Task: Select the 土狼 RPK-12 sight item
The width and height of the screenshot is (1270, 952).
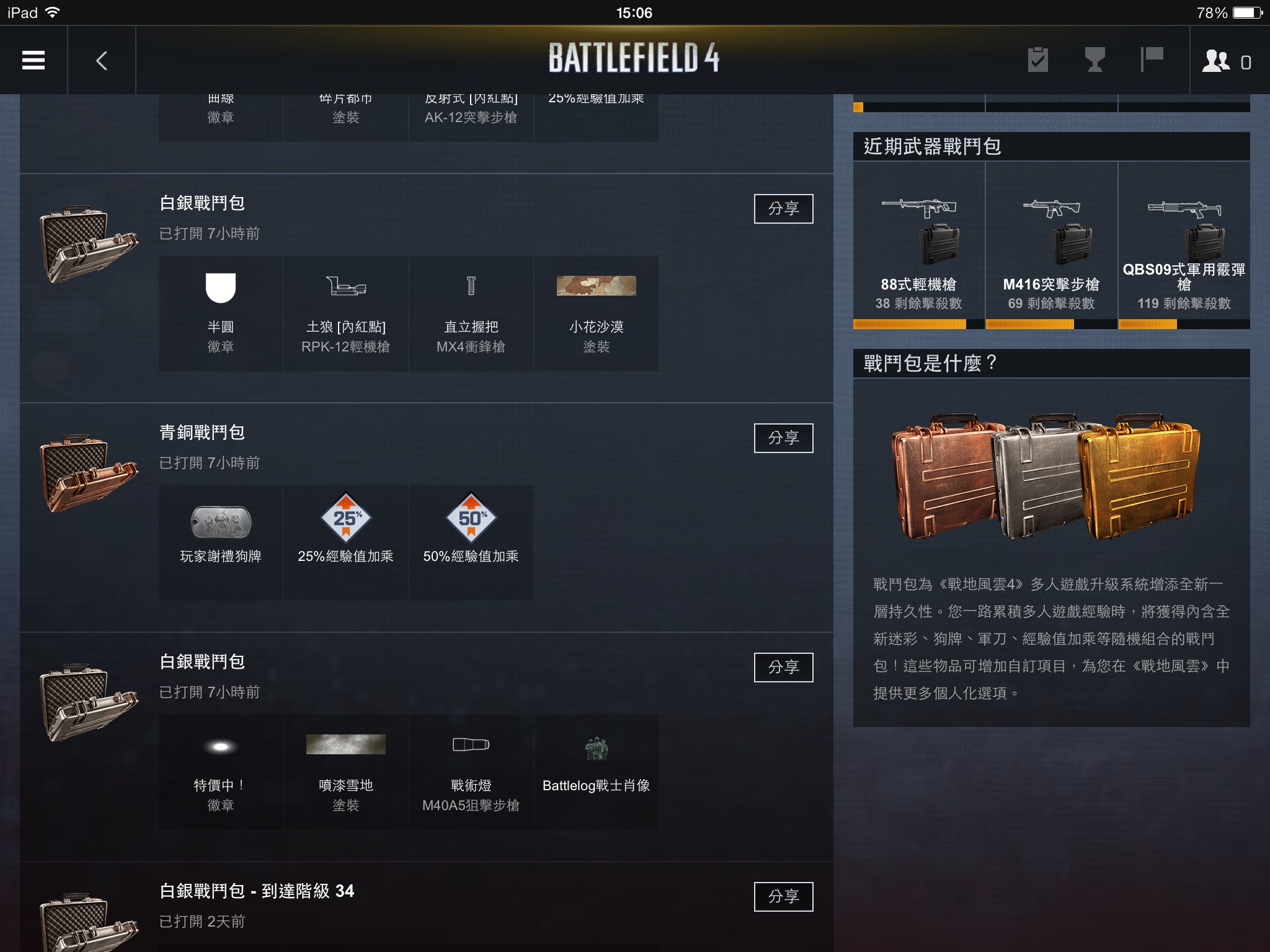Action: (345, 314)
